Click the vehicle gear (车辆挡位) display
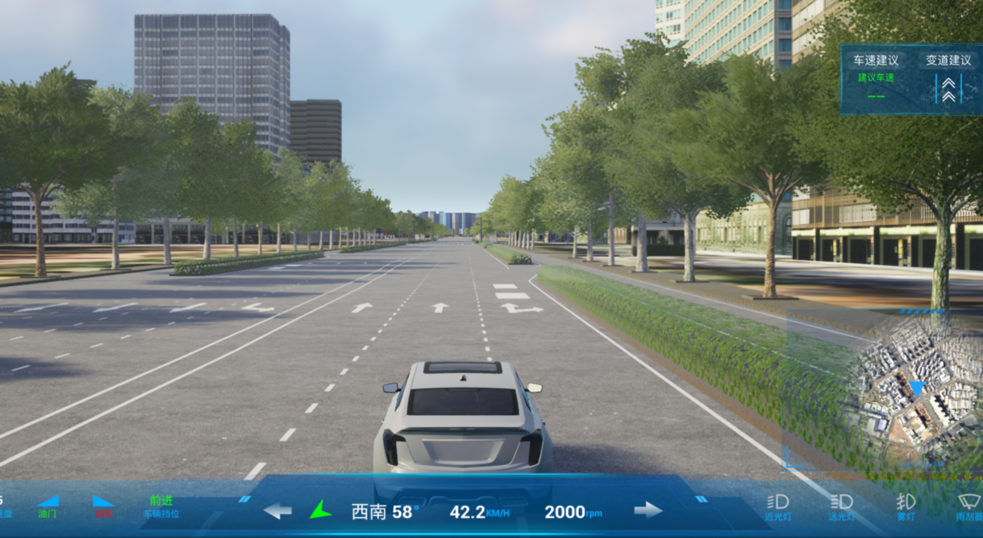Screen dimensions: 983x538 pos(162,506)
